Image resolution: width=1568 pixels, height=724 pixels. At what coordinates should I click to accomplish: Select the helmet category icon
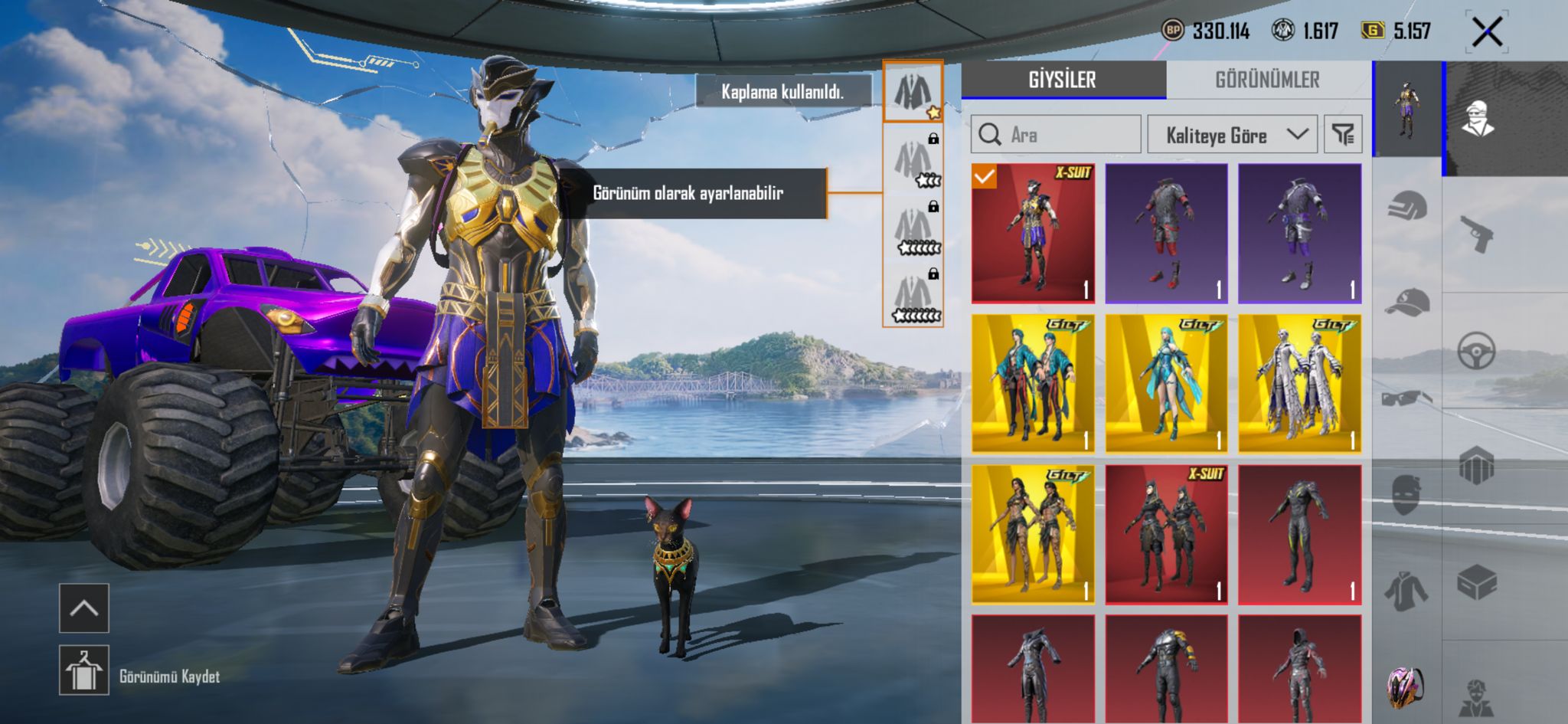pos(1407,207)
